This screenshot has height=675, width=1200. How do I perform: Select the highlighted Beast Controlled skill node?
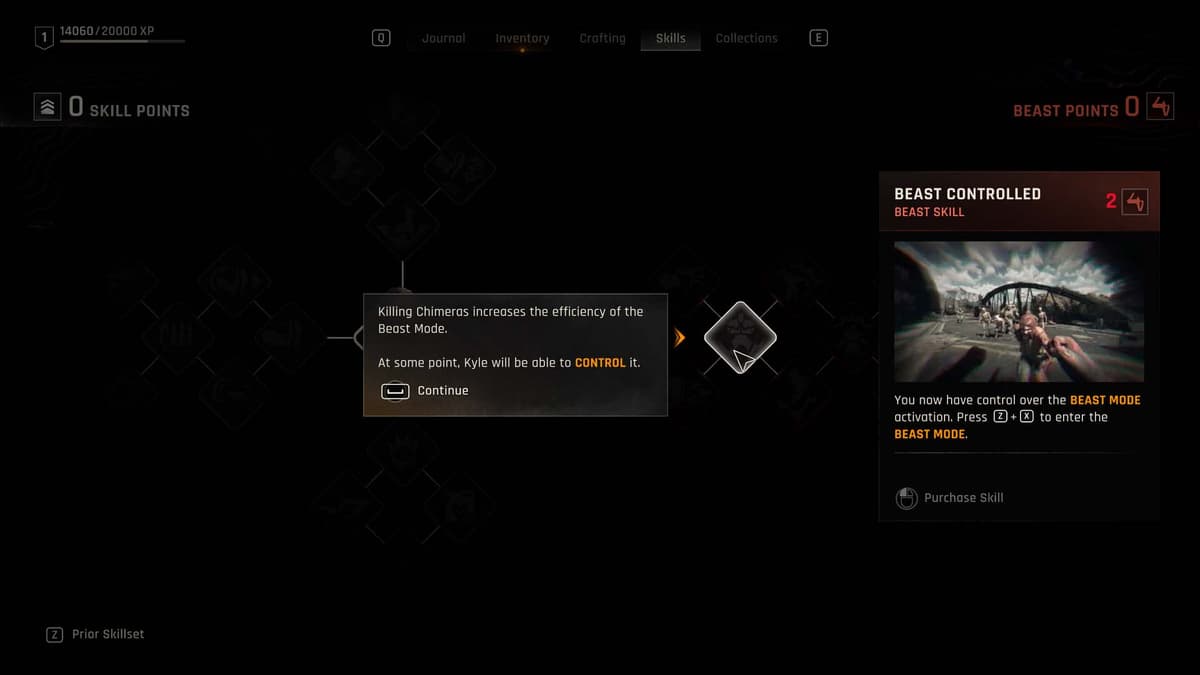(x=740, y=338)
